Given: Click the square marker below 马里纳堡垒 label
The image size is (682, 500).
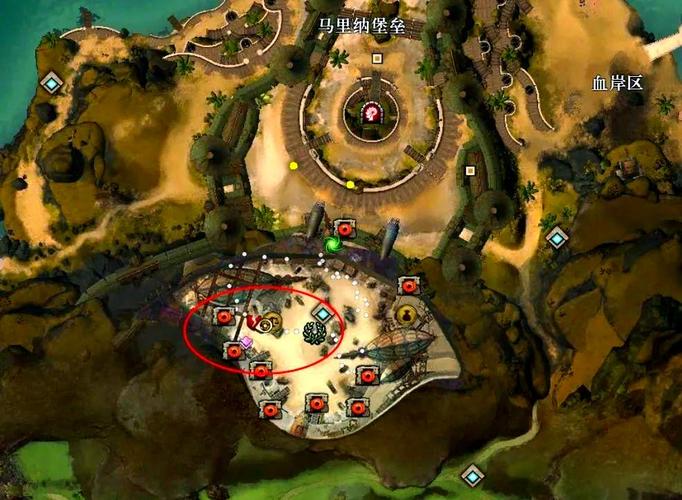Looking at the screenshot, I should [377, 58].
